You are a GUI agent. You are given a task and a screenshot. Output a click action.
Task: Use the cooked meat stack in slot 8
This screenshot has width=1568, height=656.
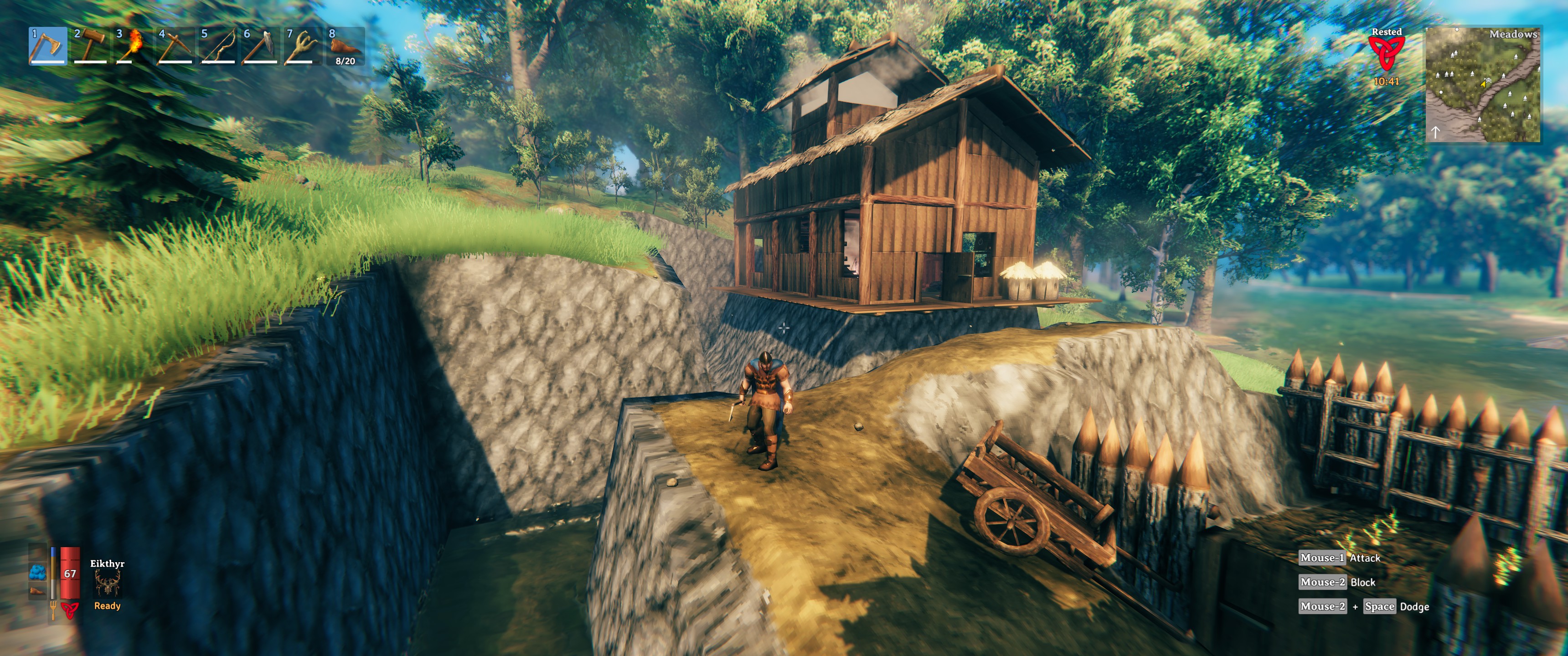coord(345,46)
